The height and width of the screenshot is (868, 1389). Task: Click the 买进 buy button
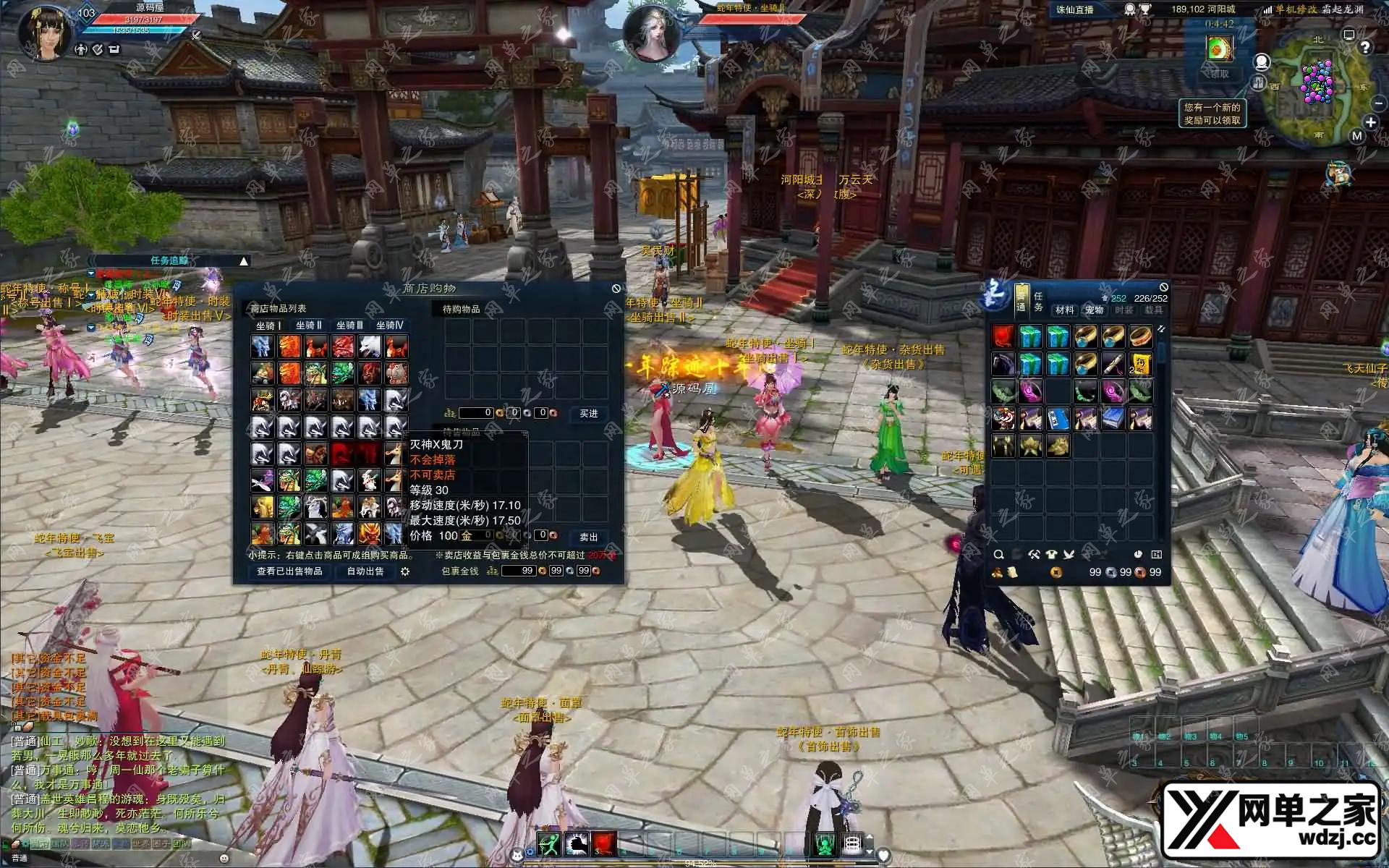[589, 414]
